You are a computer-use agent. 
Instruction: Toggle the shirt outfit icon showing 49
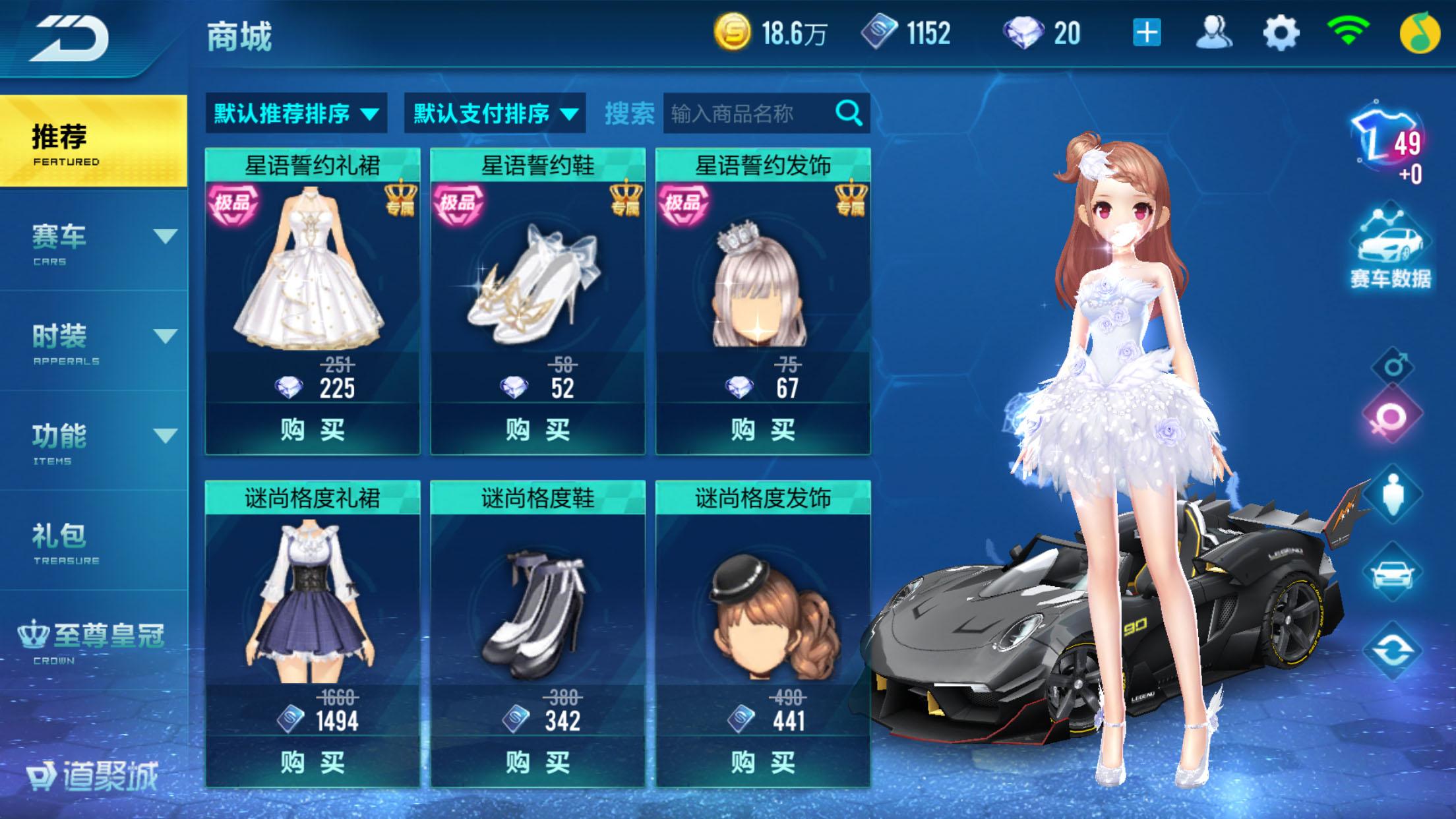click(x=1385, y=138)
